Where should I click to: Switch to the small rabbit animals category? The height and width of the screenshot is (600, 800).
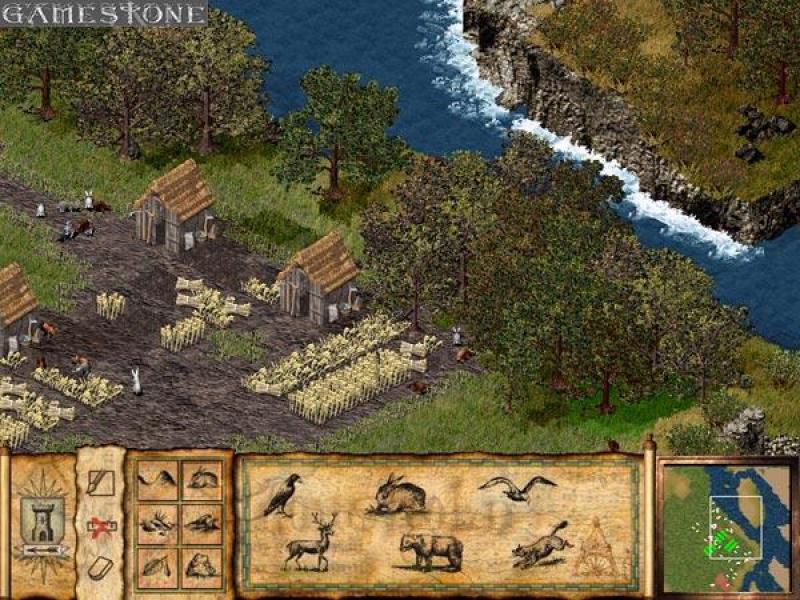(x=204, y=478)
